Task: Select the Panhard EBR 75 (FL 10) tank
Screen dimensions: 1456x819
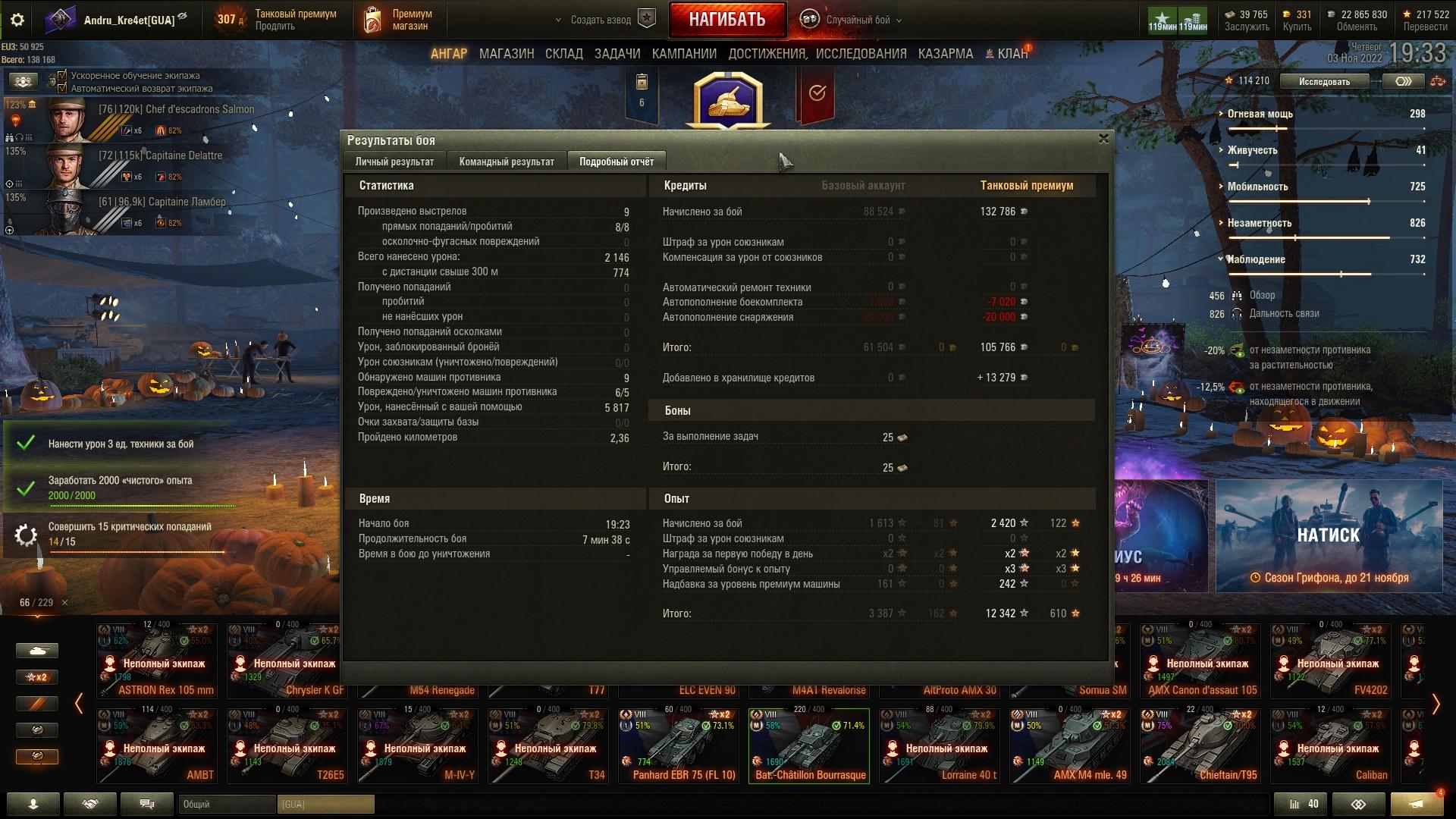Action: [x=679, y=745]
